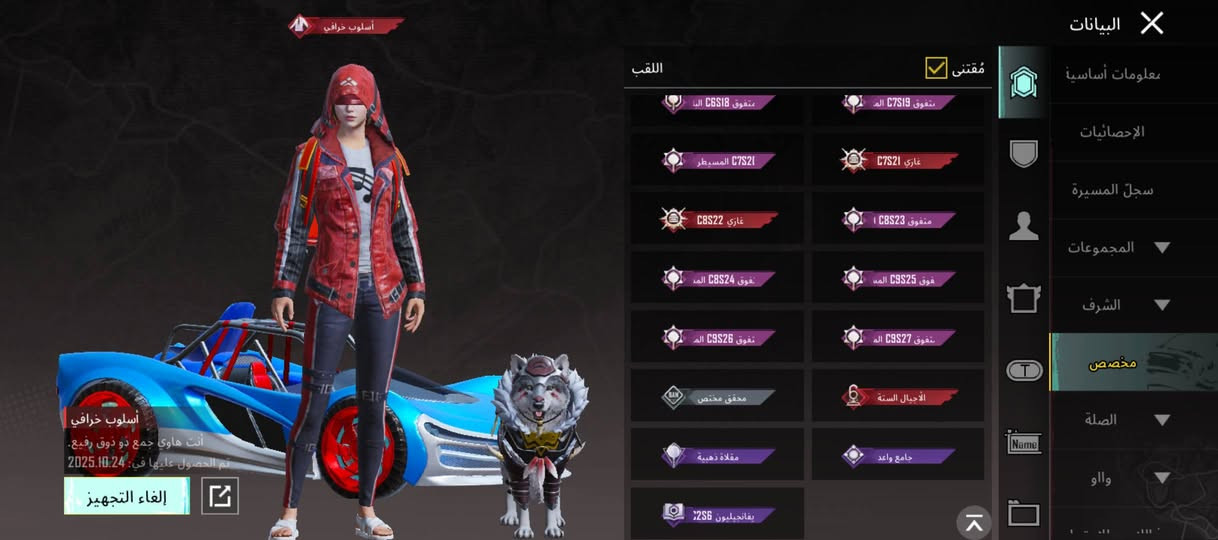1218x540 pixels.
Task: Pick the محقق مختص gray title
Action: (x=717, y=397)
